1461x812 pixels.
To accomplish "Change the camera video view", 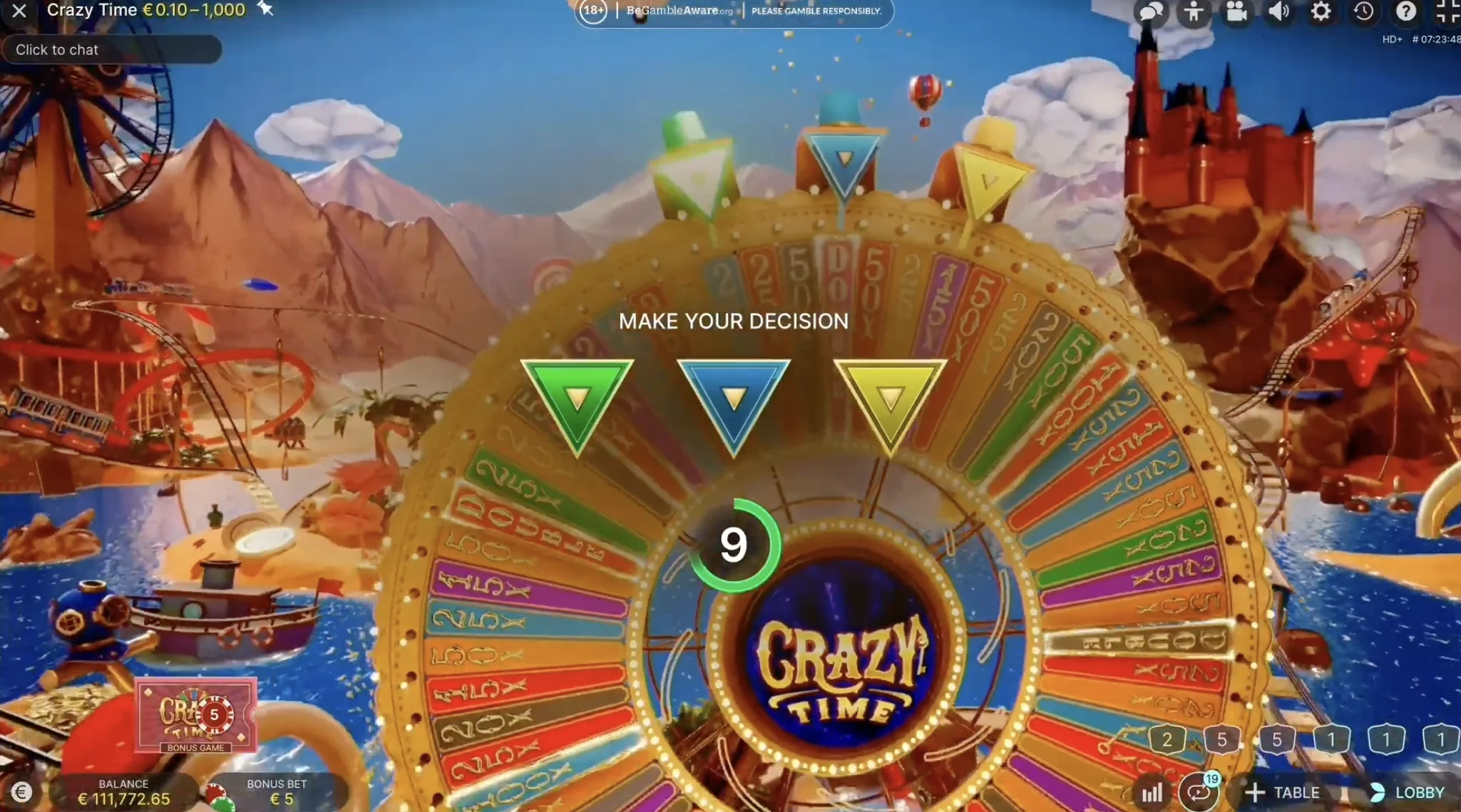I will click(1236, 11).
